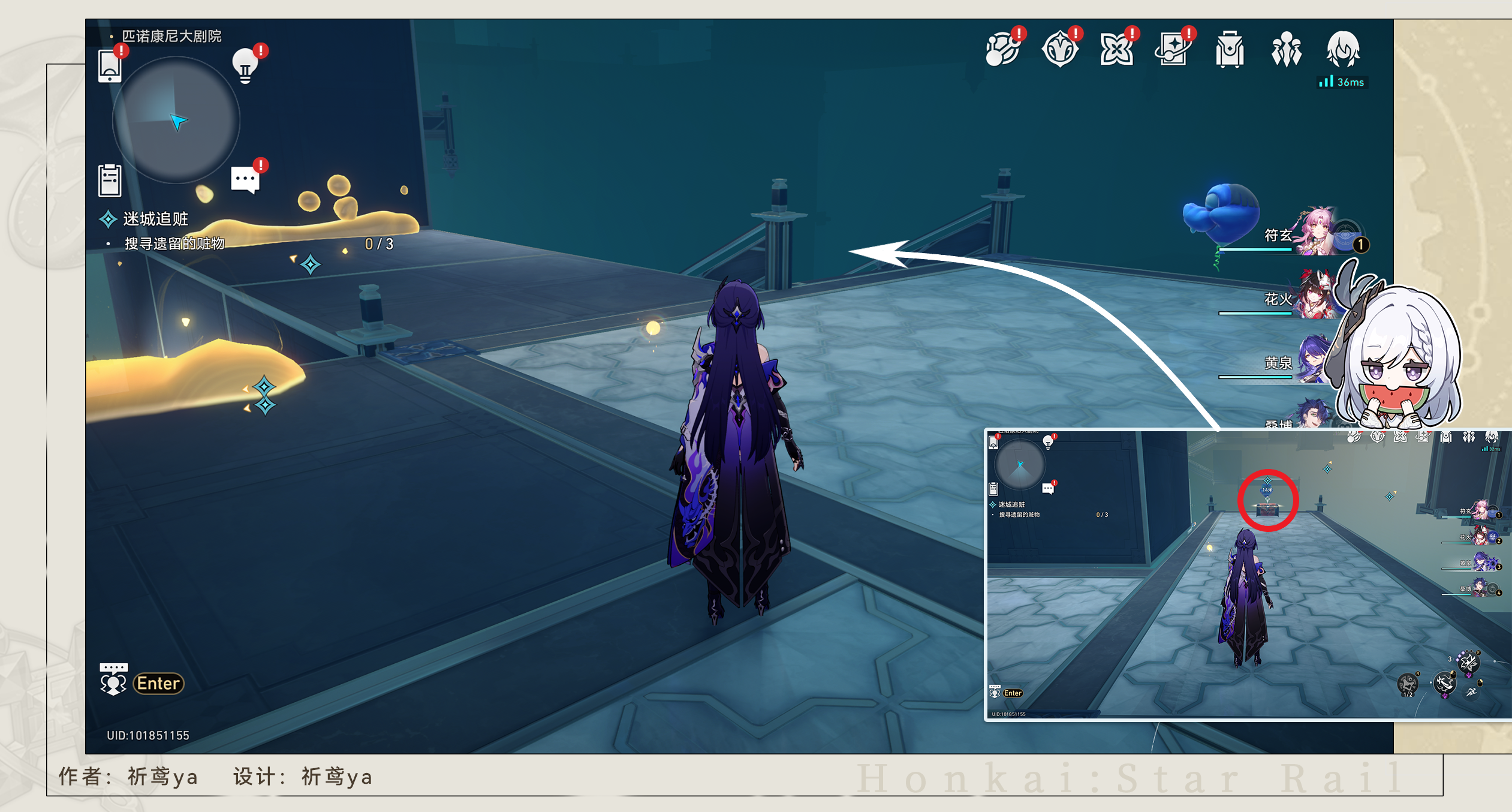
Task: Open the character head profile icon
Action: point(1343,49)
